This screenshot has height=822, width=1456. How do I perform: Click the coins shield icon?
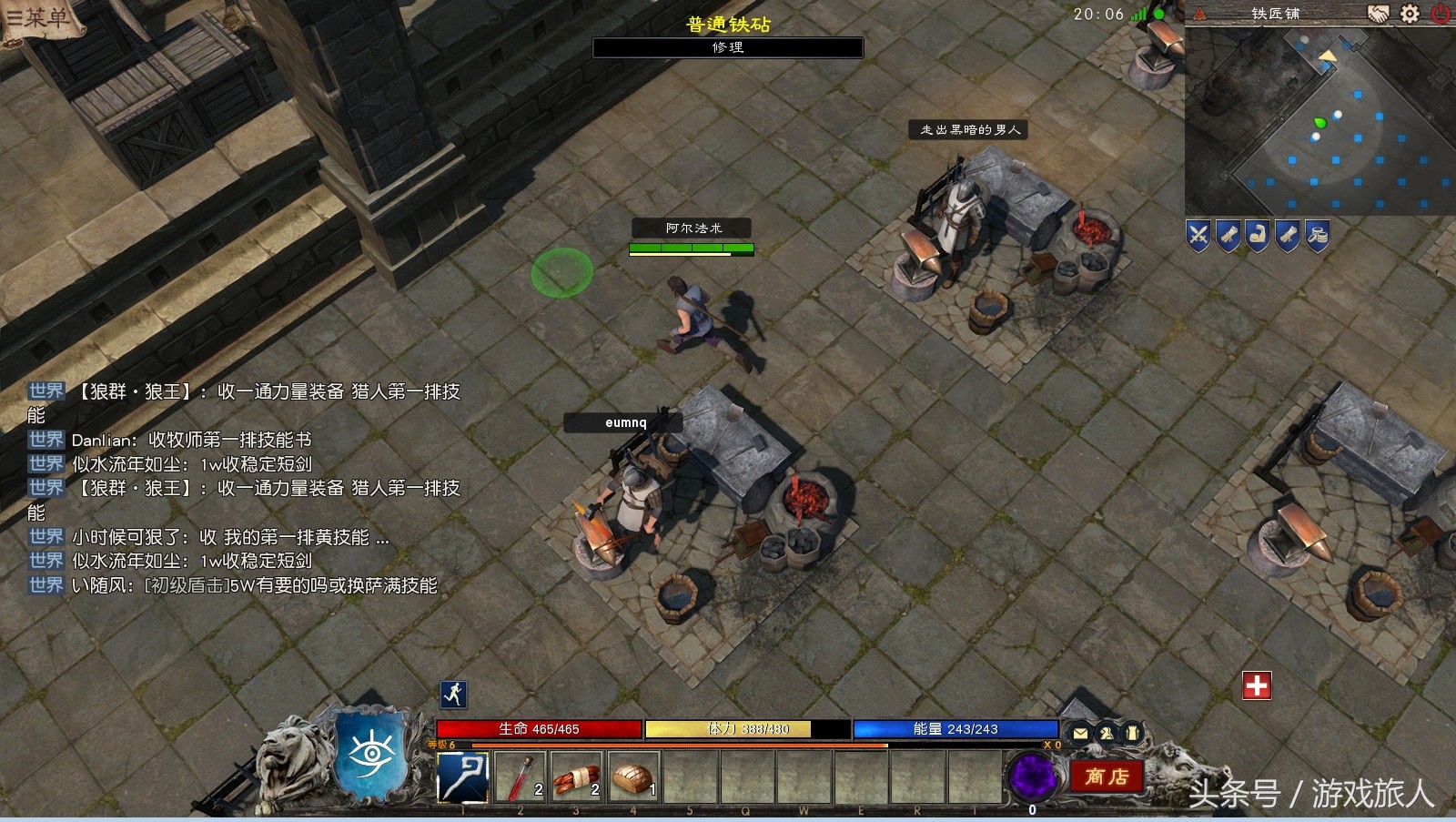coord(1317,236)
